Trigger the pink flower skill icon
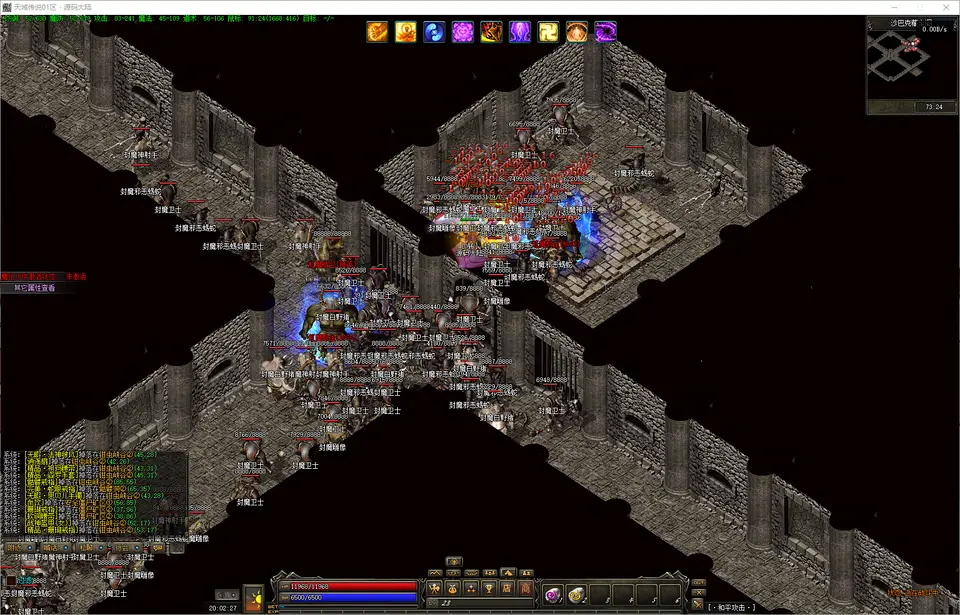Image resolution: width=960 pixels, height=615 pixels. 463,32
